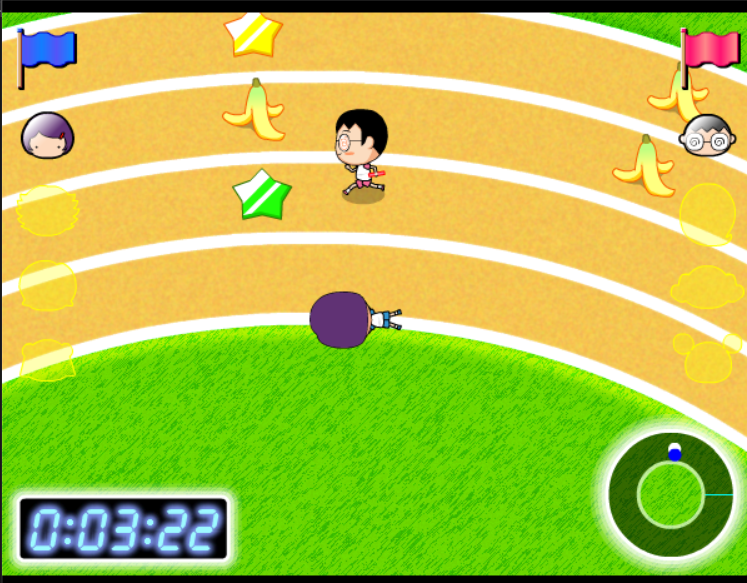Select the grey-haired grandpa with glasses portrait
Screen dimensions: 747x583
[707, 134]
